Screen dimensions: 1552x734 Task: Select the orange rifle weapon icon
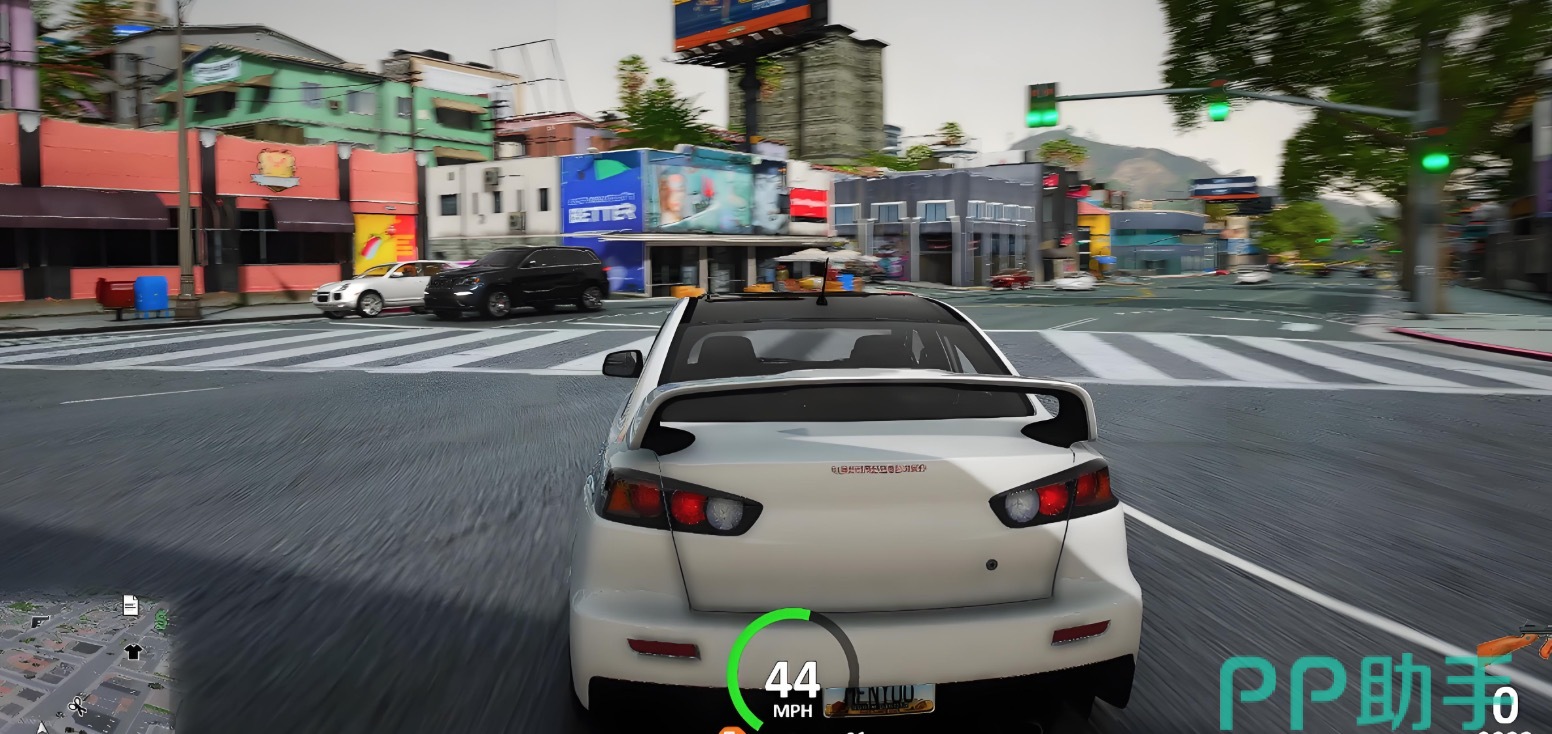pos(1514,642)
